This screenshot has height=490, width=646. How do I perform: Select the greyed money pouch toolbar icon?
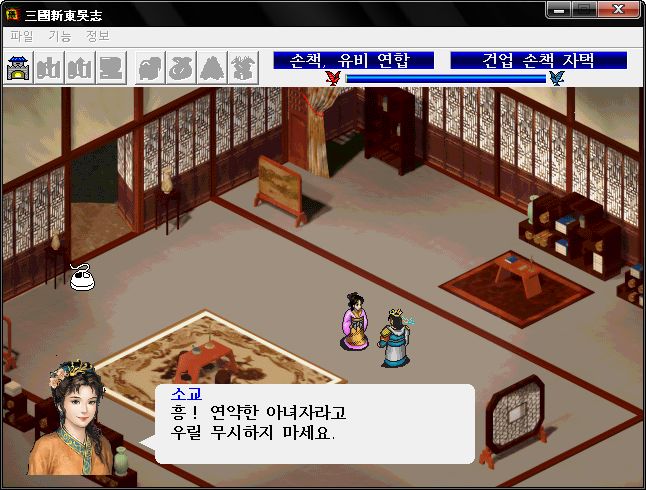coord(182,68)
